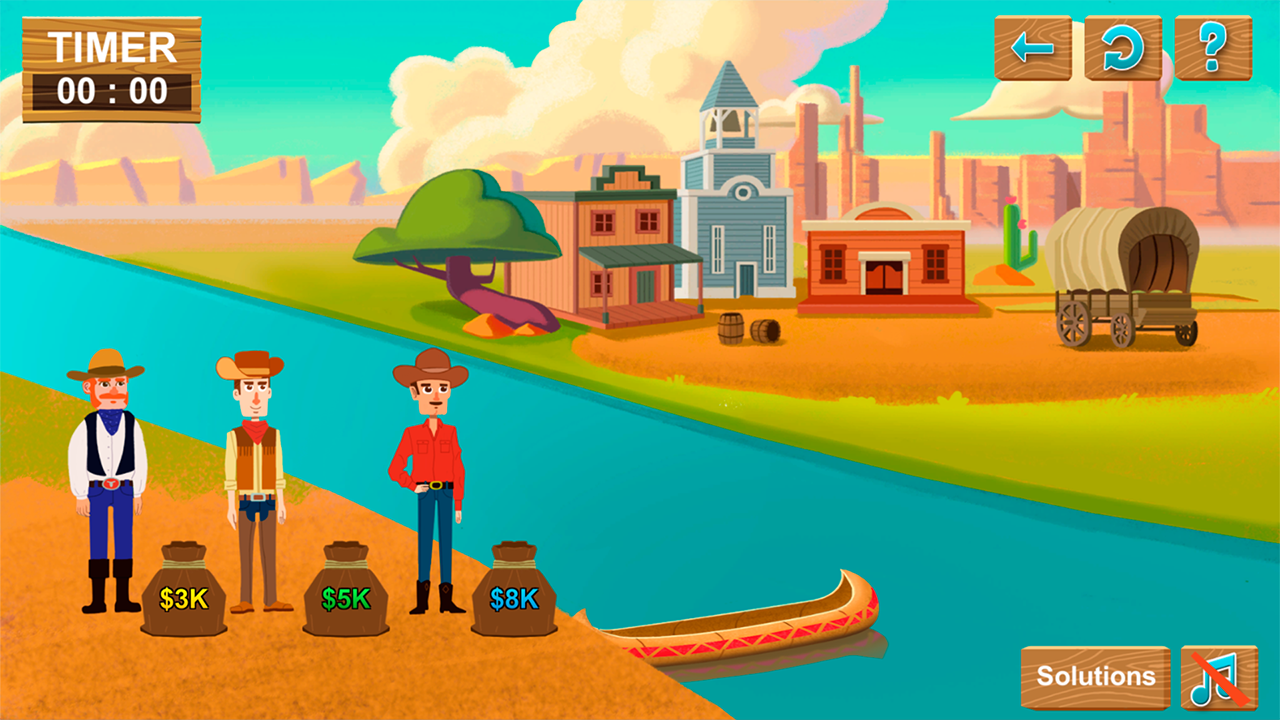The width and height of the screenshot is (1280, 720).
Task: Open the Solutions panel
Action: pos(1097,675)
